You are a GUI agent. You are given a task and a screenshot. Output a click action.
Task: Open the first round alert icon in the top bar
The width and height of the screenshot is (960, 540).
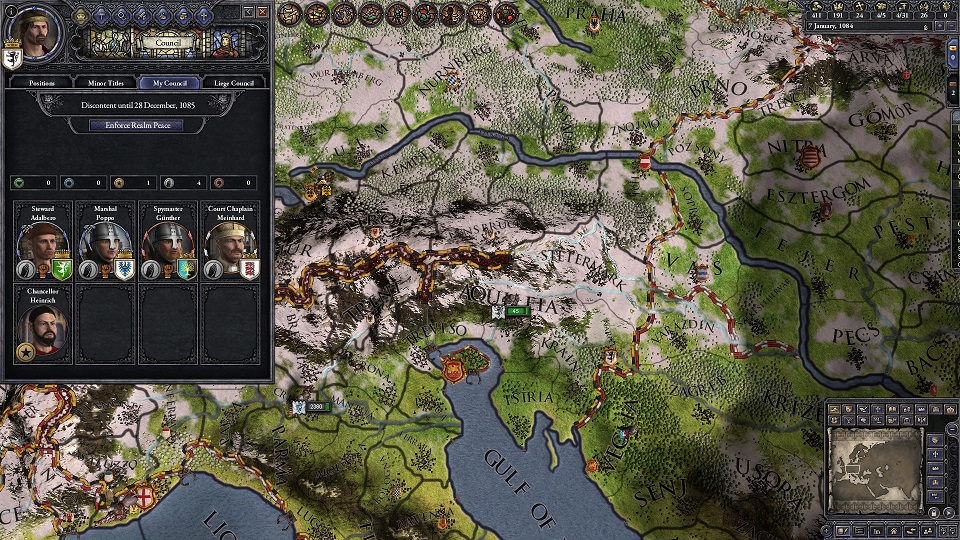point(290,13)
